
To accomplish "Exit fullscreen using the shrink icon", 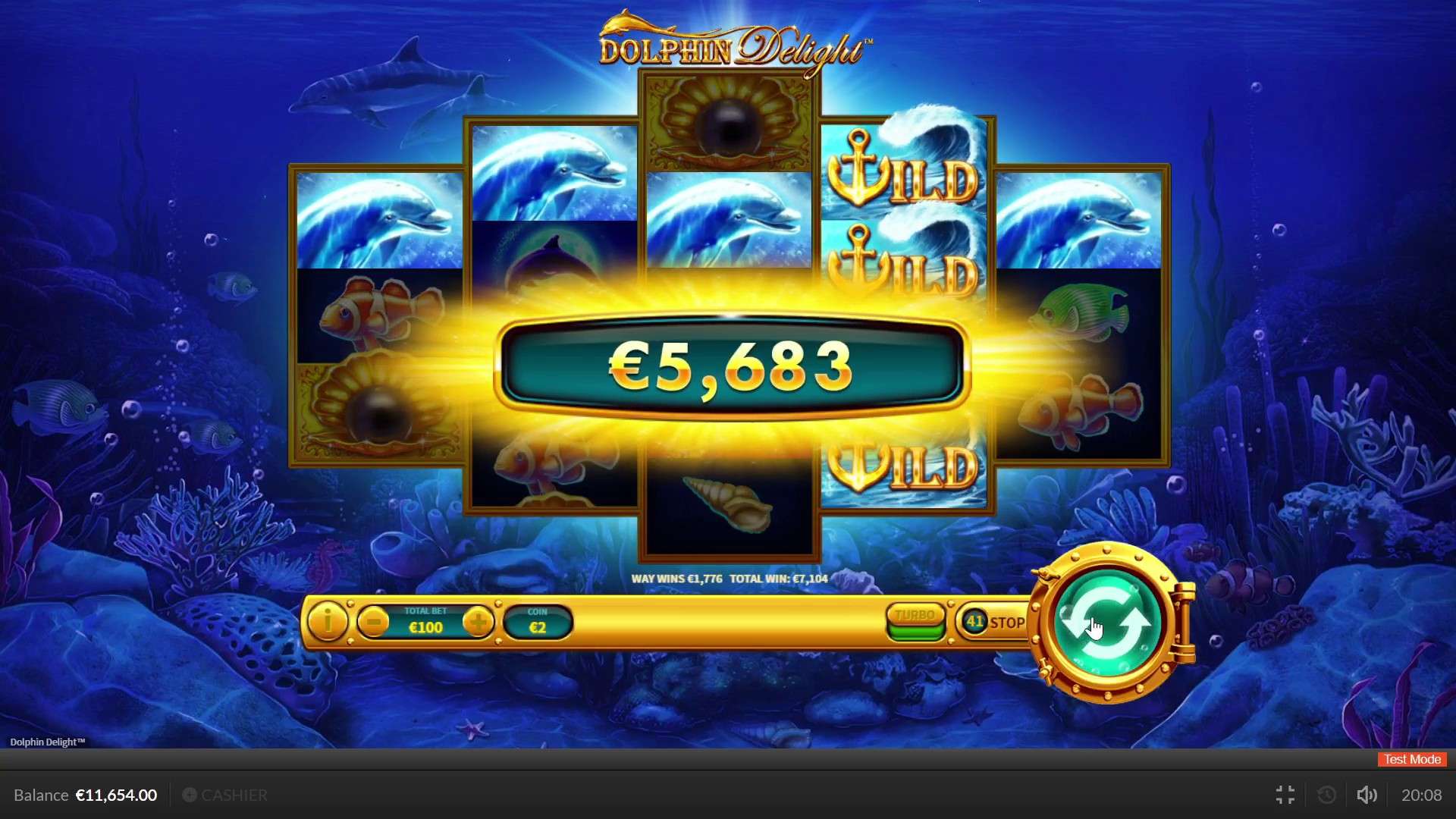I will click(1285, 795).
